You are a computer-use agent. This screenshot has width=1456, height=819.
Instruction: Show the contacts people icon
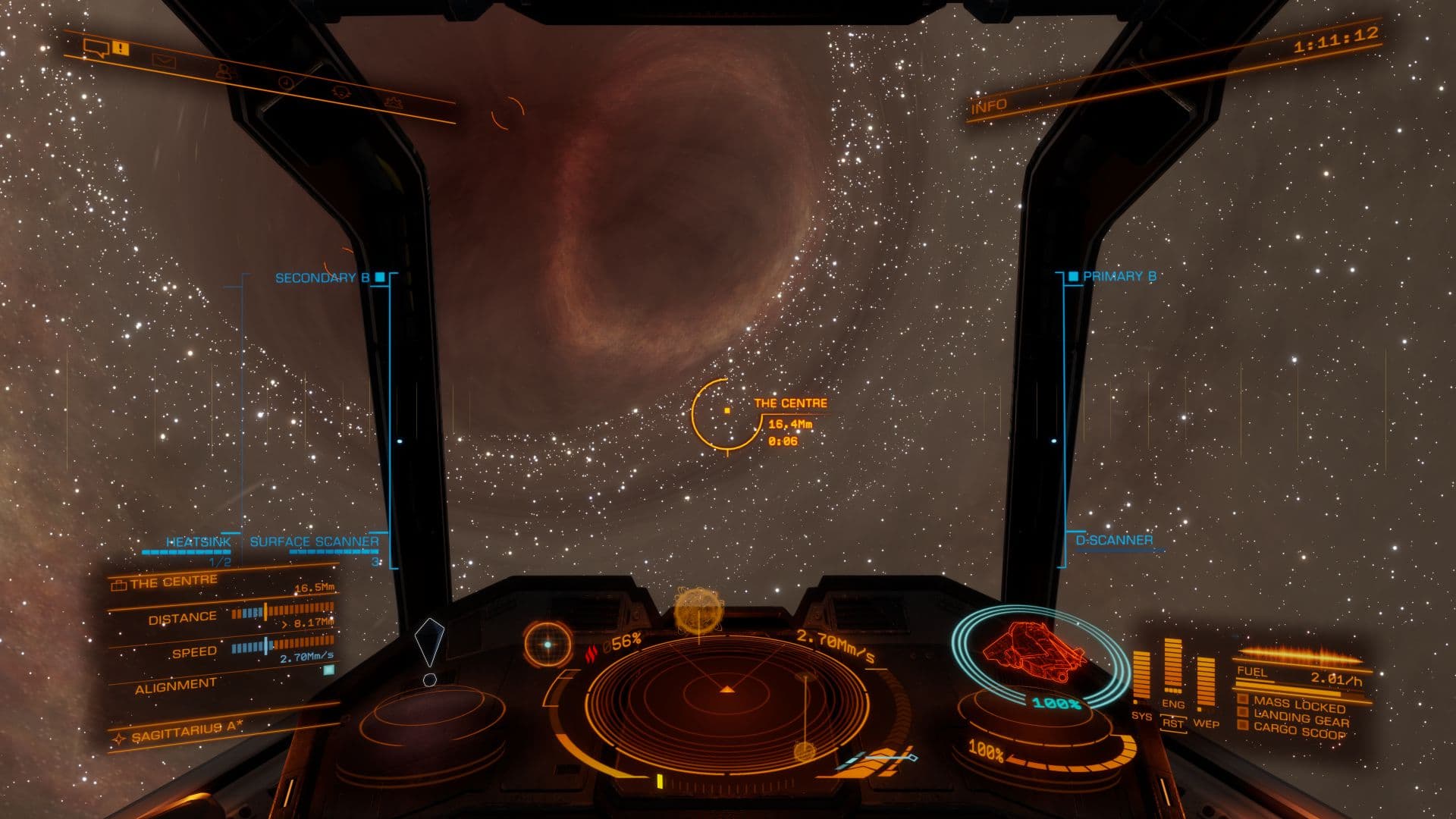[223, 71]
